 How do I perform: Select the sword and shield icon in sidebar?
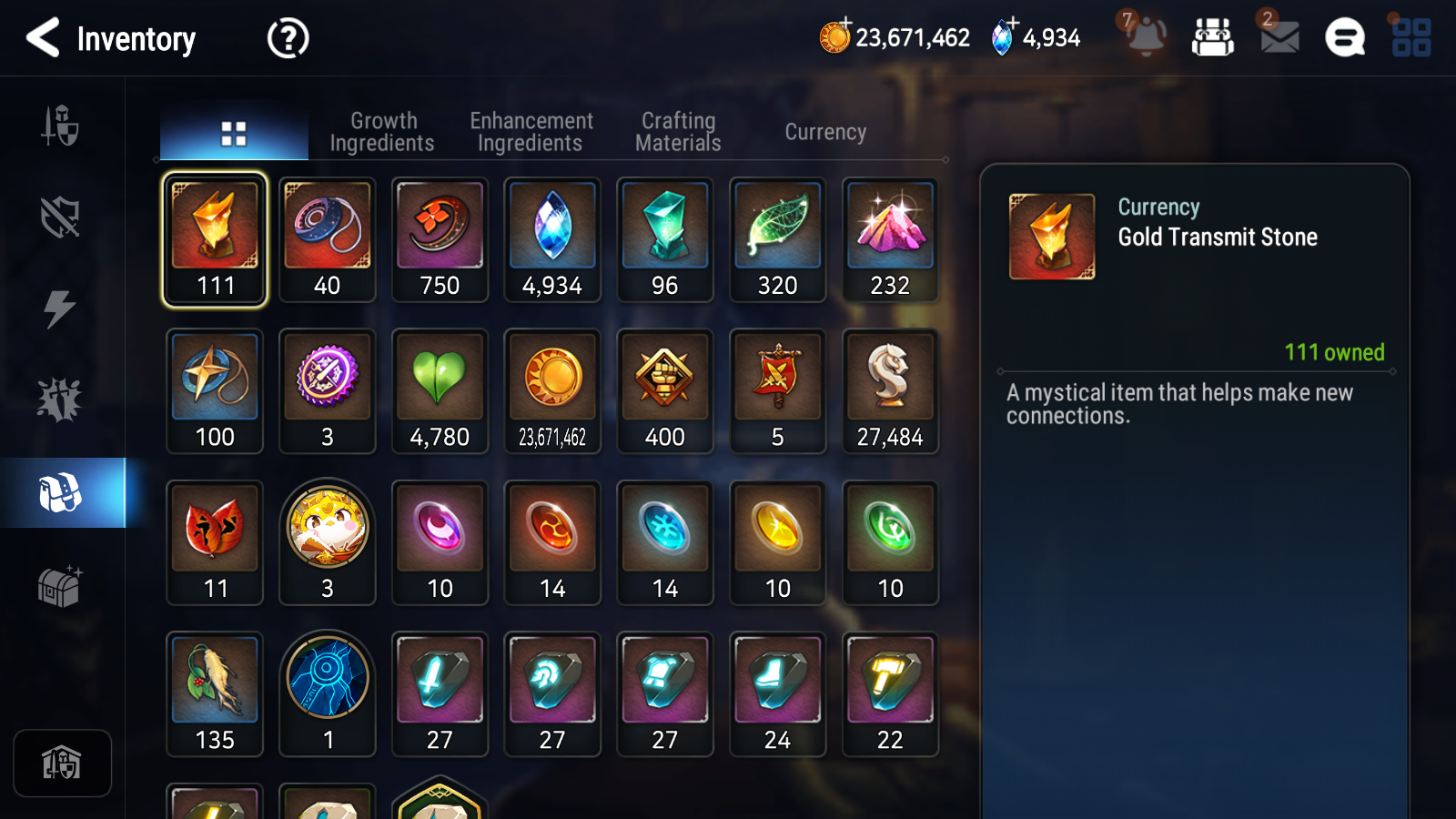[60, 127]
